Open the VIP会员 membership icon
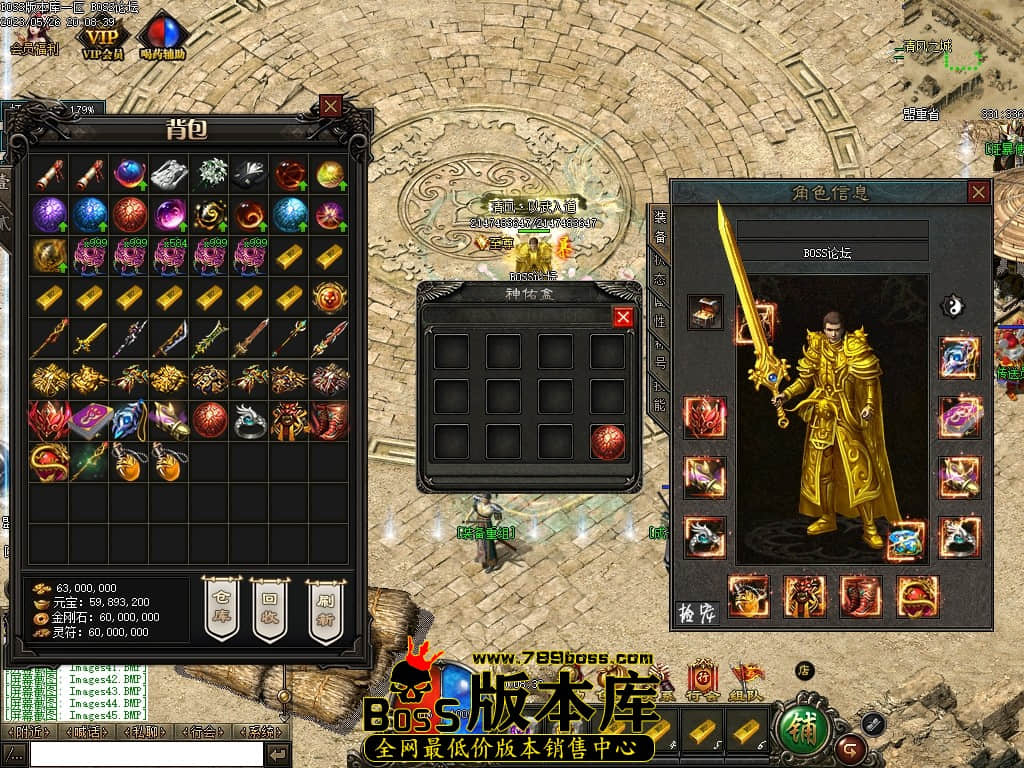The image size is (1024, 768). pos(102,37)
